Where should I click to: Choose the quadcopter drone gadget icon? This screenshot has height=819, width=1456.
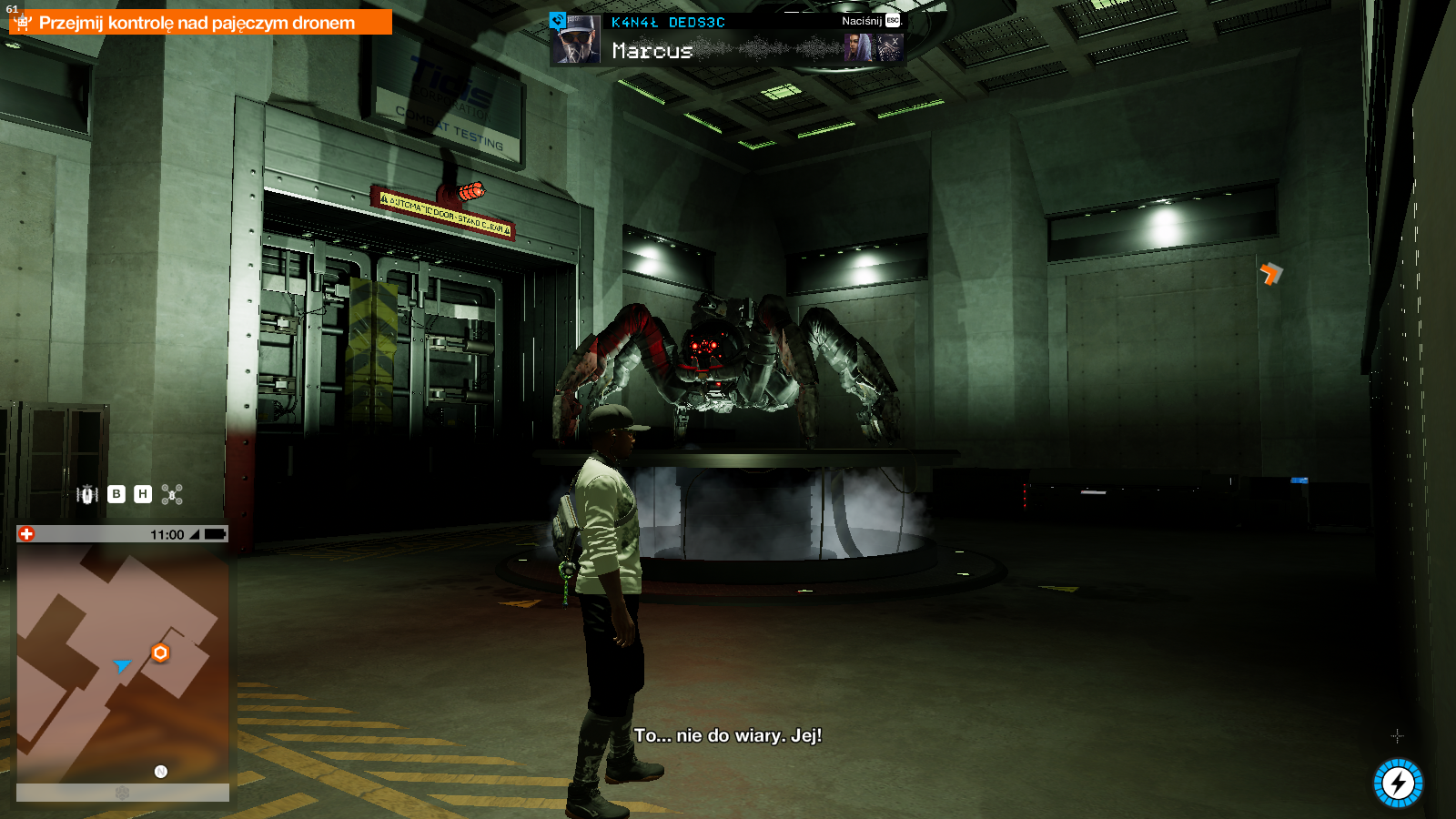pos(172,494)
